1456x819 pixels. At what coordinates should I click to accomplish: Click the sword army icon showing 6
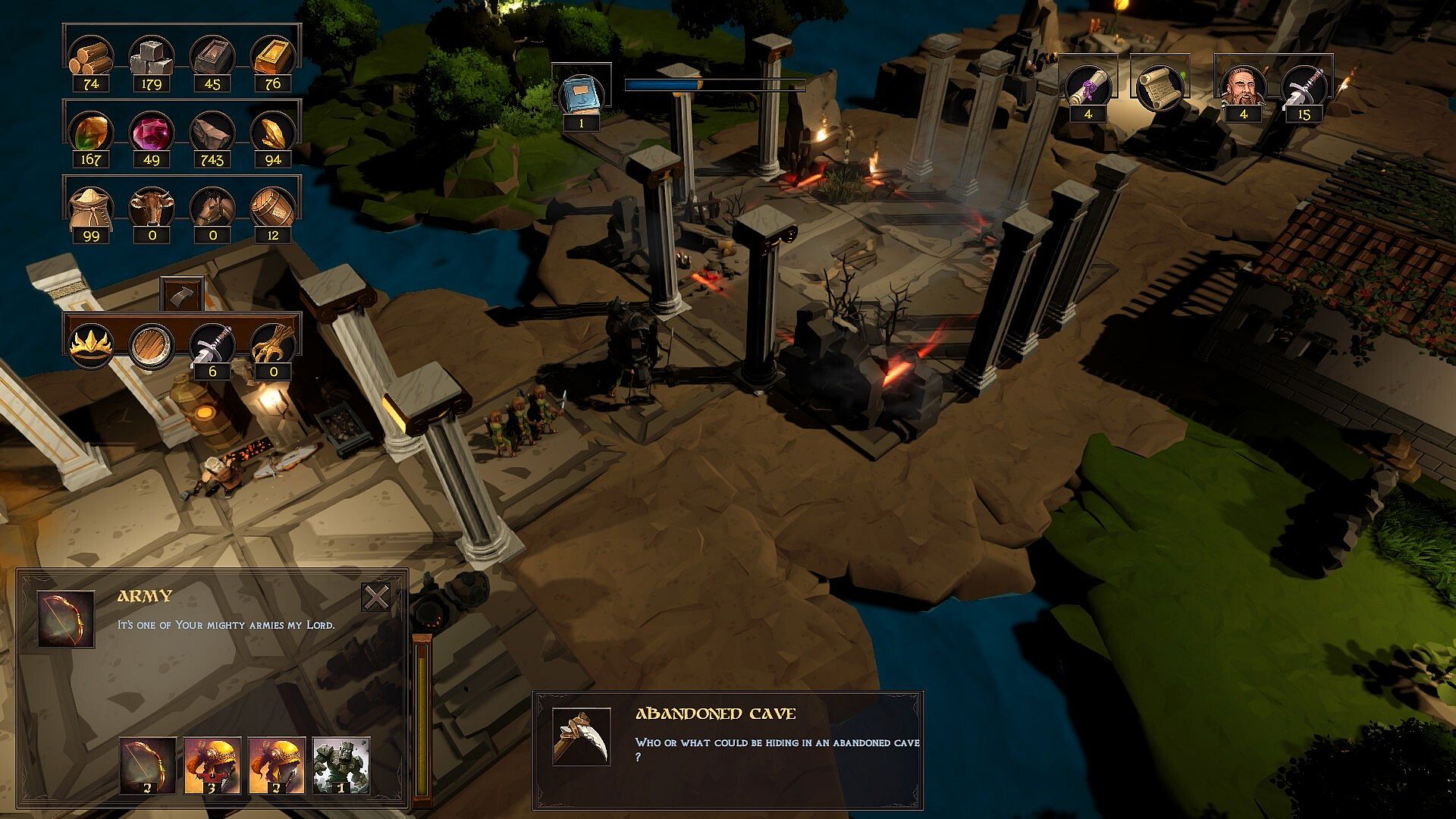pos(212,346)
